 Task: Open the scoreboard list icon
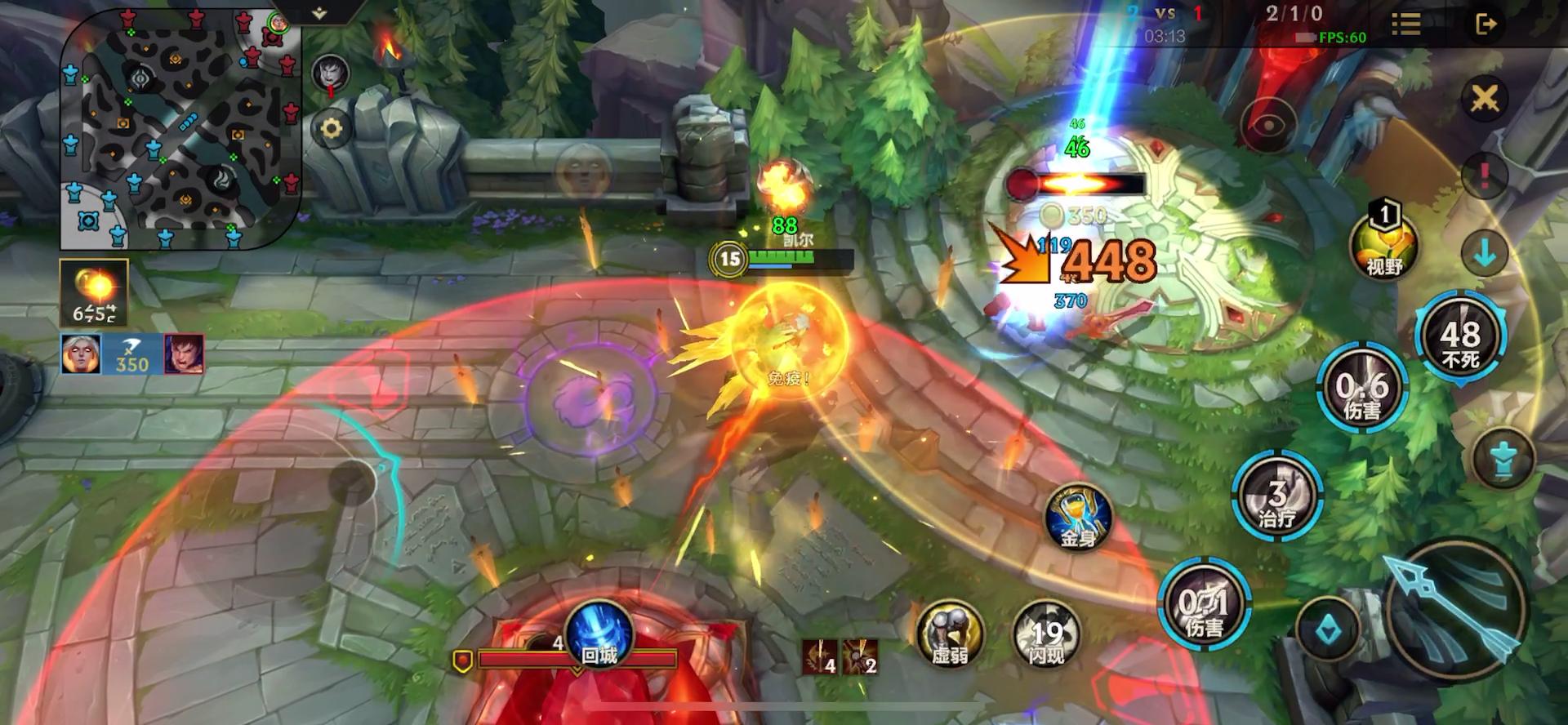point(1405,24)
